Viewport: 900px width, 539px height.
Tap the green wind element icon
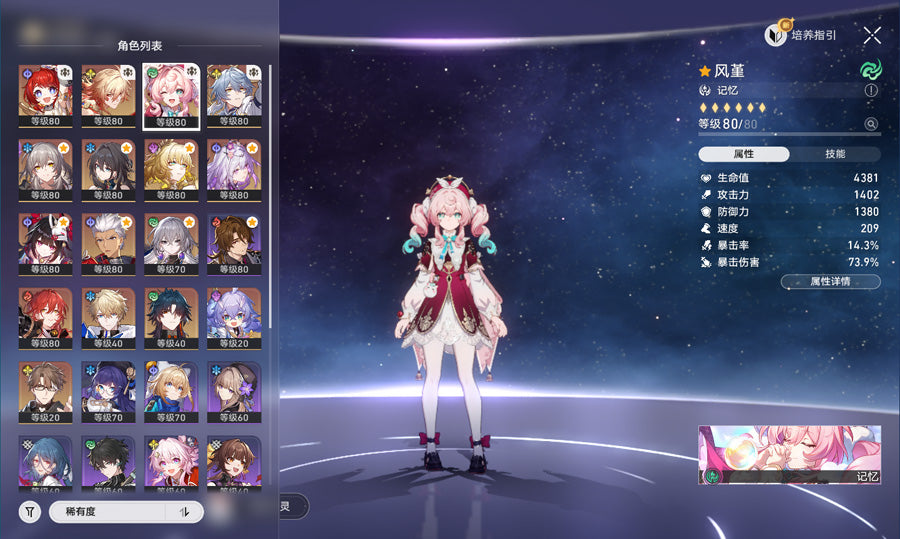click(x=869, y=70)
